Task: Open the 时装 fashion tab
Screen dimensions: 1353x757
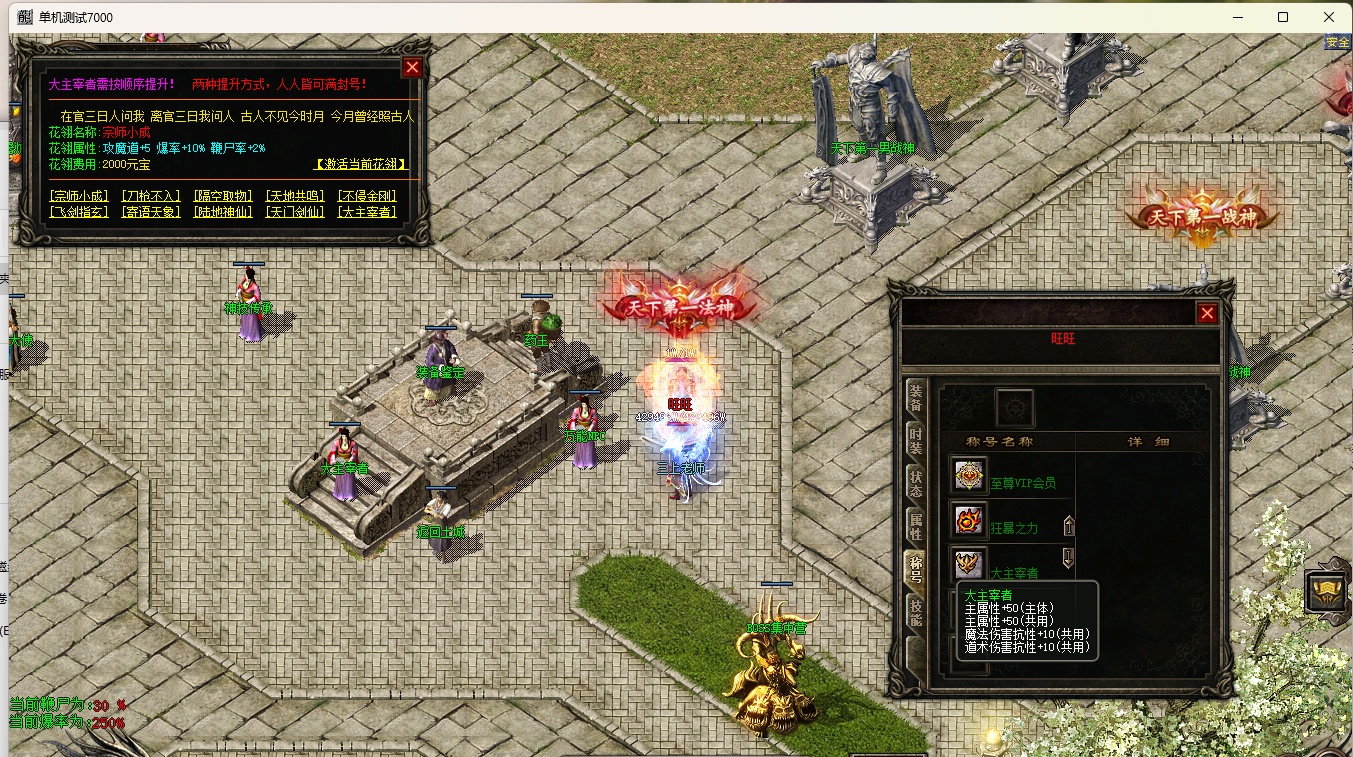Action: [915, 440]
